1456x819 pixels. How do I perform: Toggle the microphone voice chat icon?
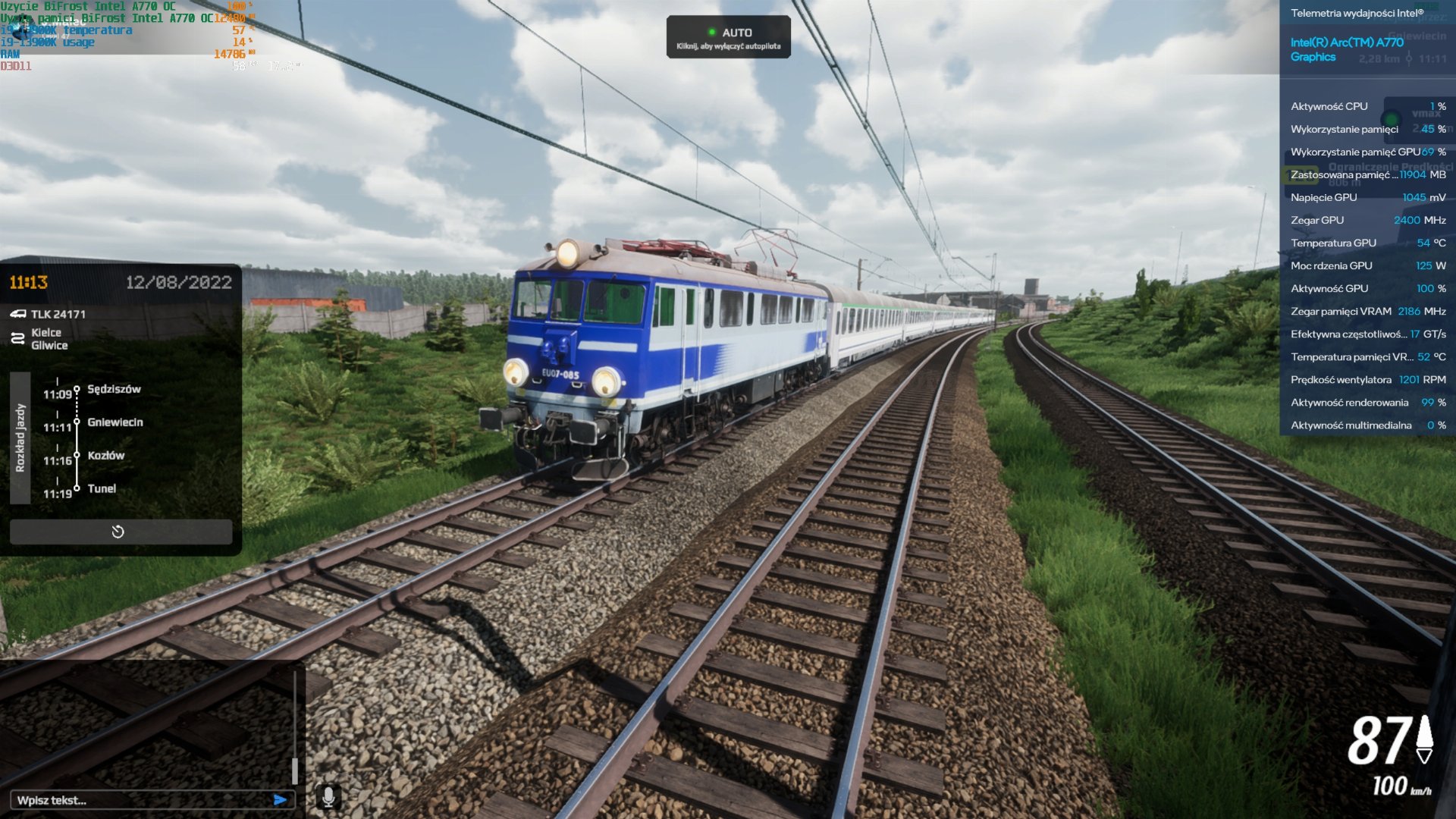[328, 797]
